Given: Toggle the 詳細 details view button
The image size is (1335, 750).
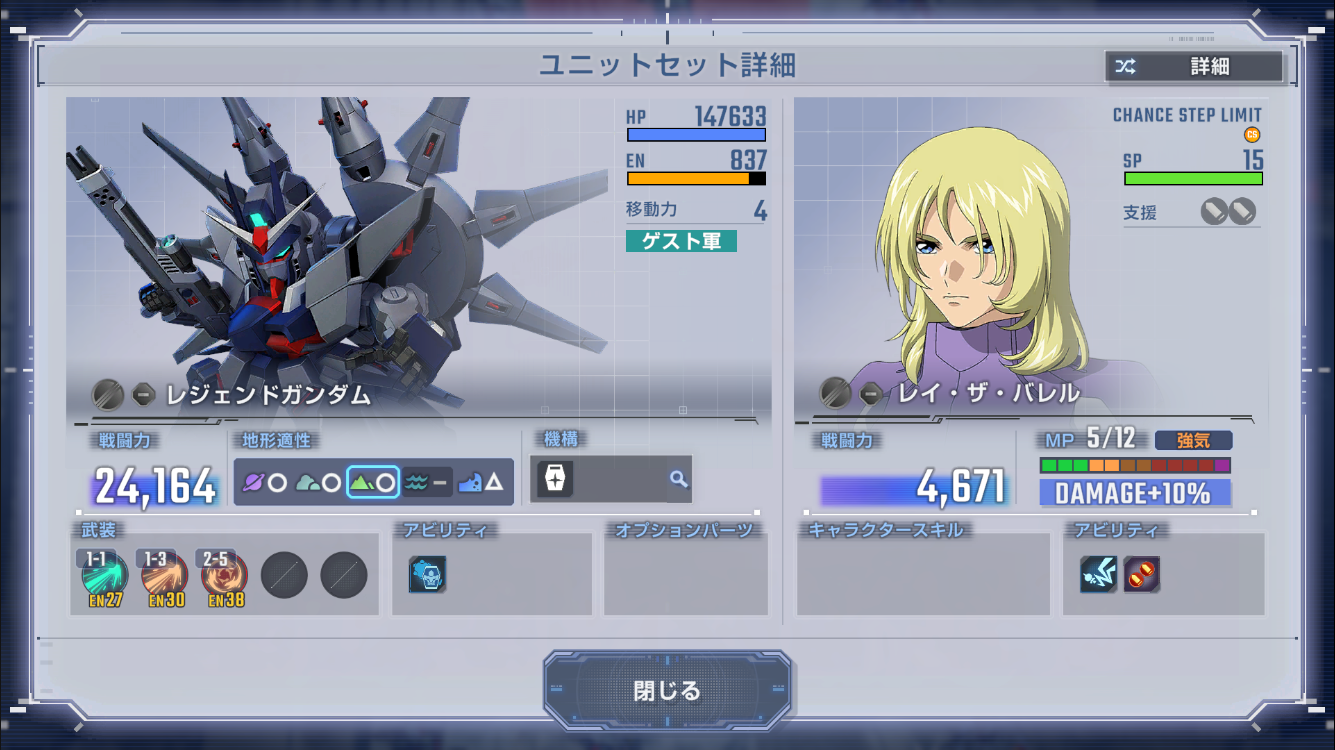Looking at the screenshot, I should click(1194, 67).
